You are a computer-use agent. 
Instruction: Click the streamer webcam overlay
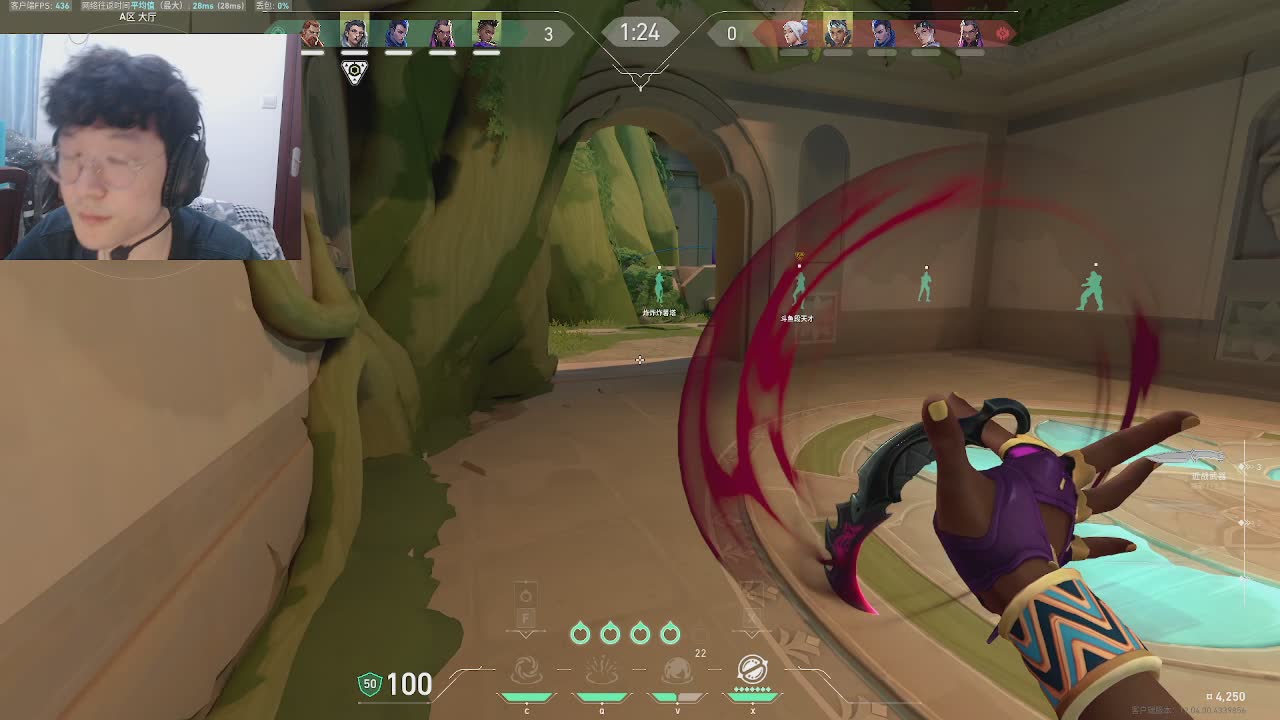pos(150,147)
